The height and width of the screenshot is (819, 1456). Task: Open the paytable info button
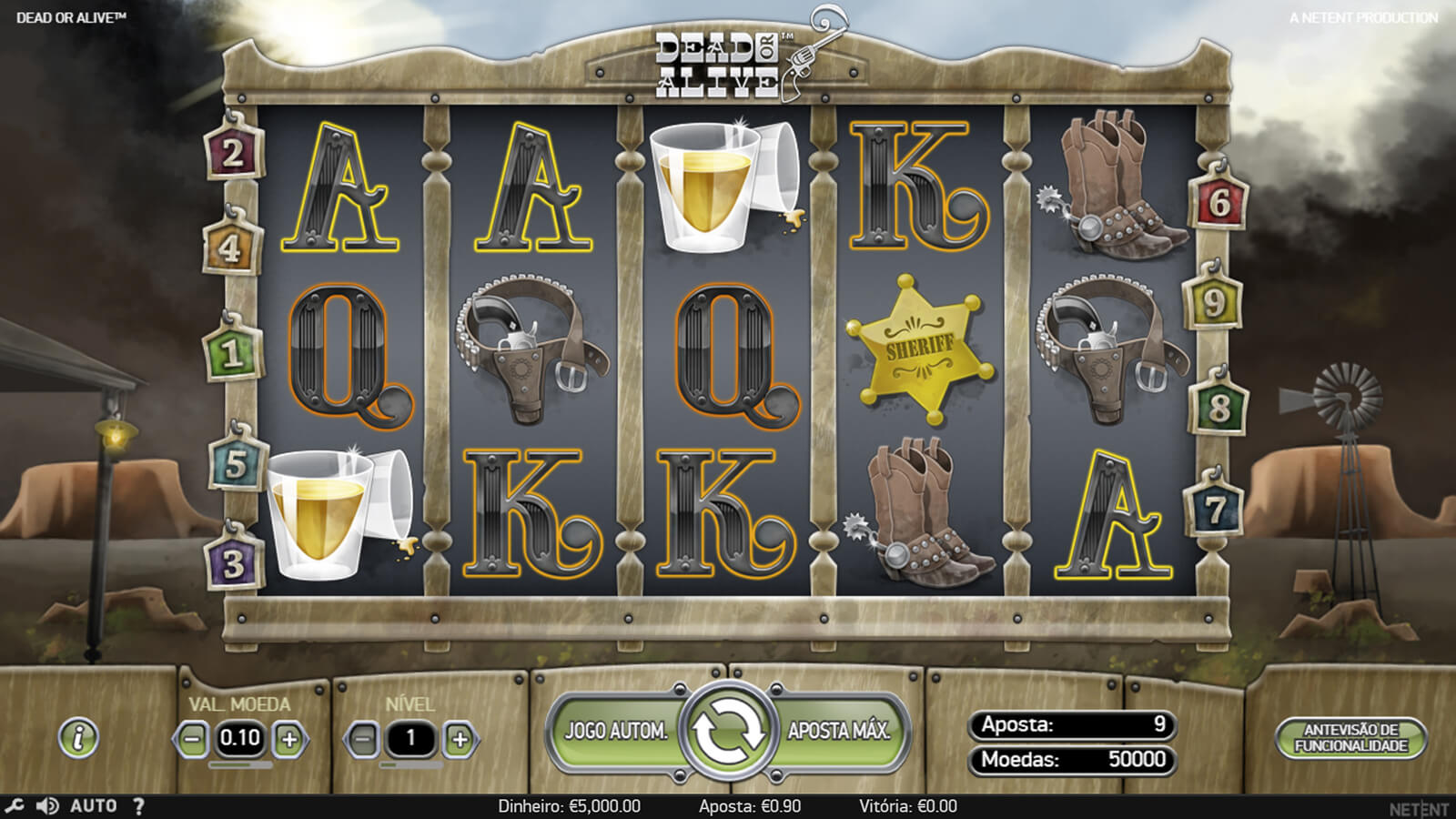coord(79,737)
